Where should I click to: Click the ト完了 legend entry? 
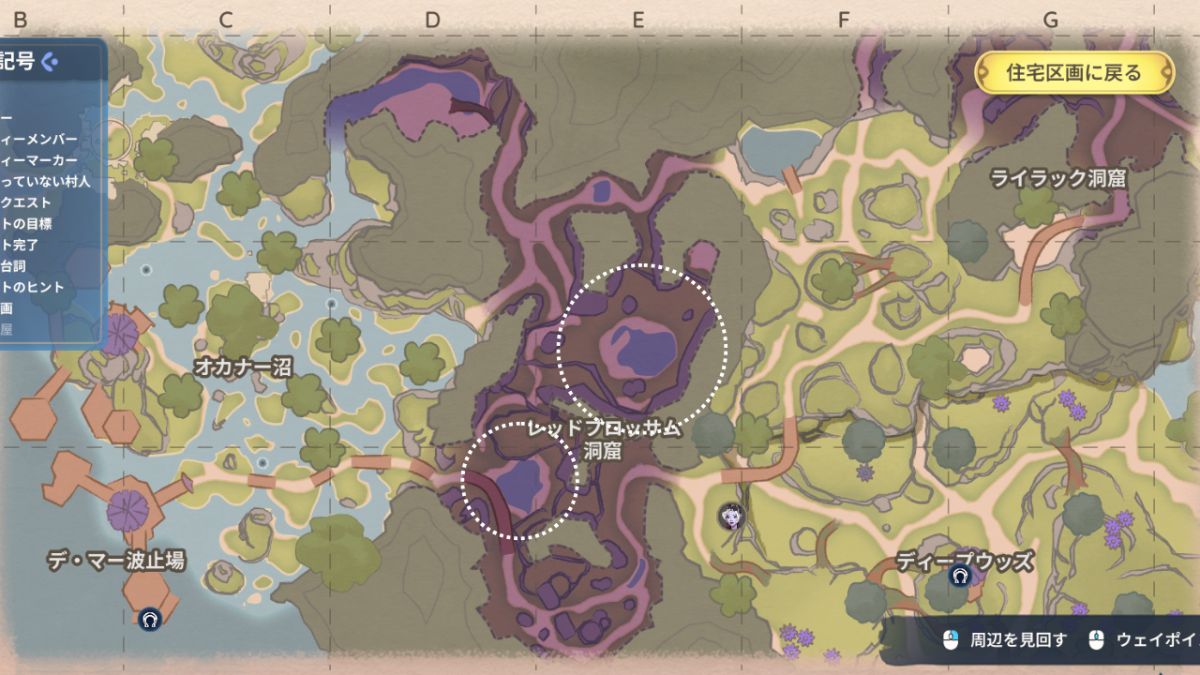tap(19, 244)
